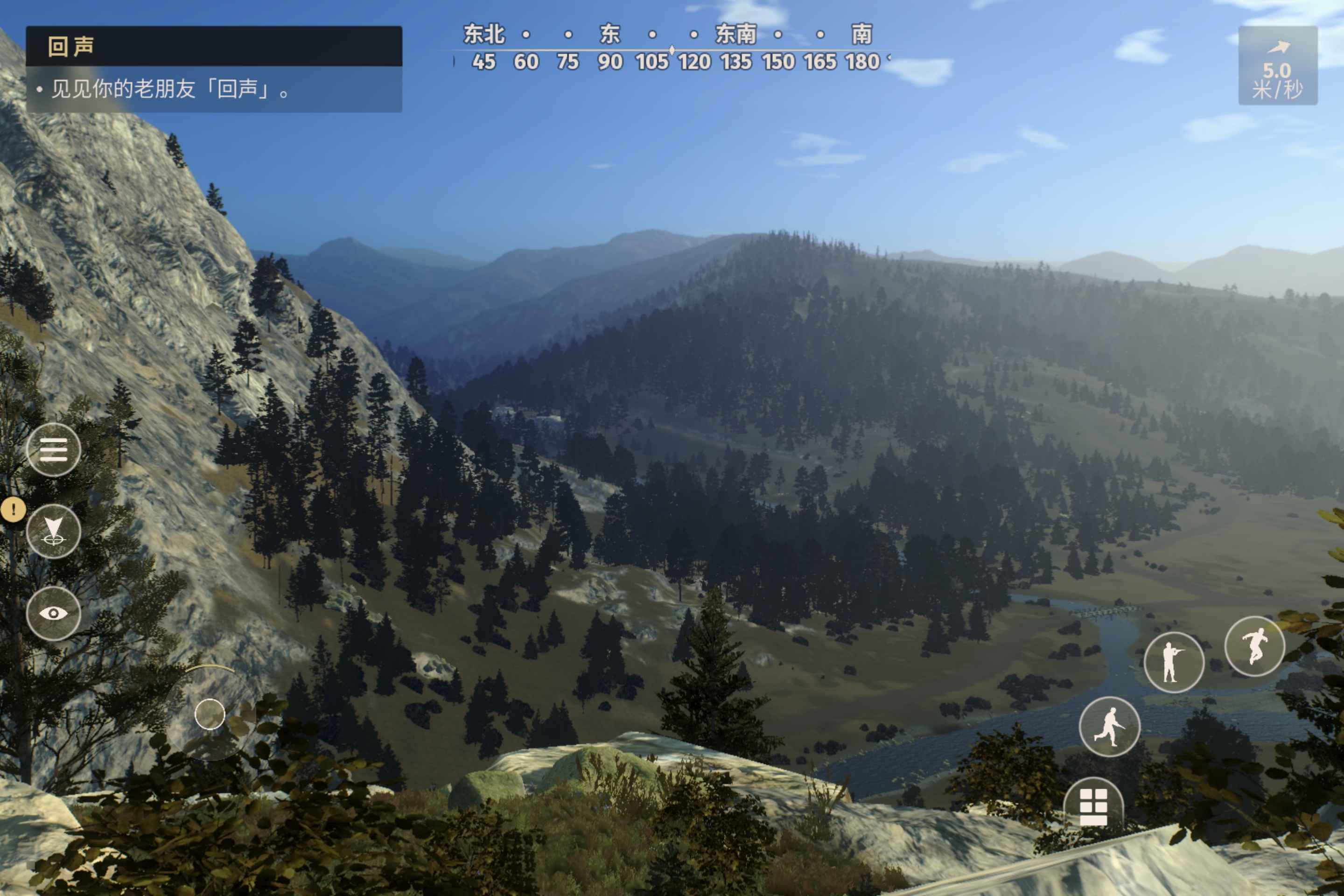Viewport: 1344px width, 896px height.
Task: Open the 回声 quest tracker panel
Action: tap(214, 69)
